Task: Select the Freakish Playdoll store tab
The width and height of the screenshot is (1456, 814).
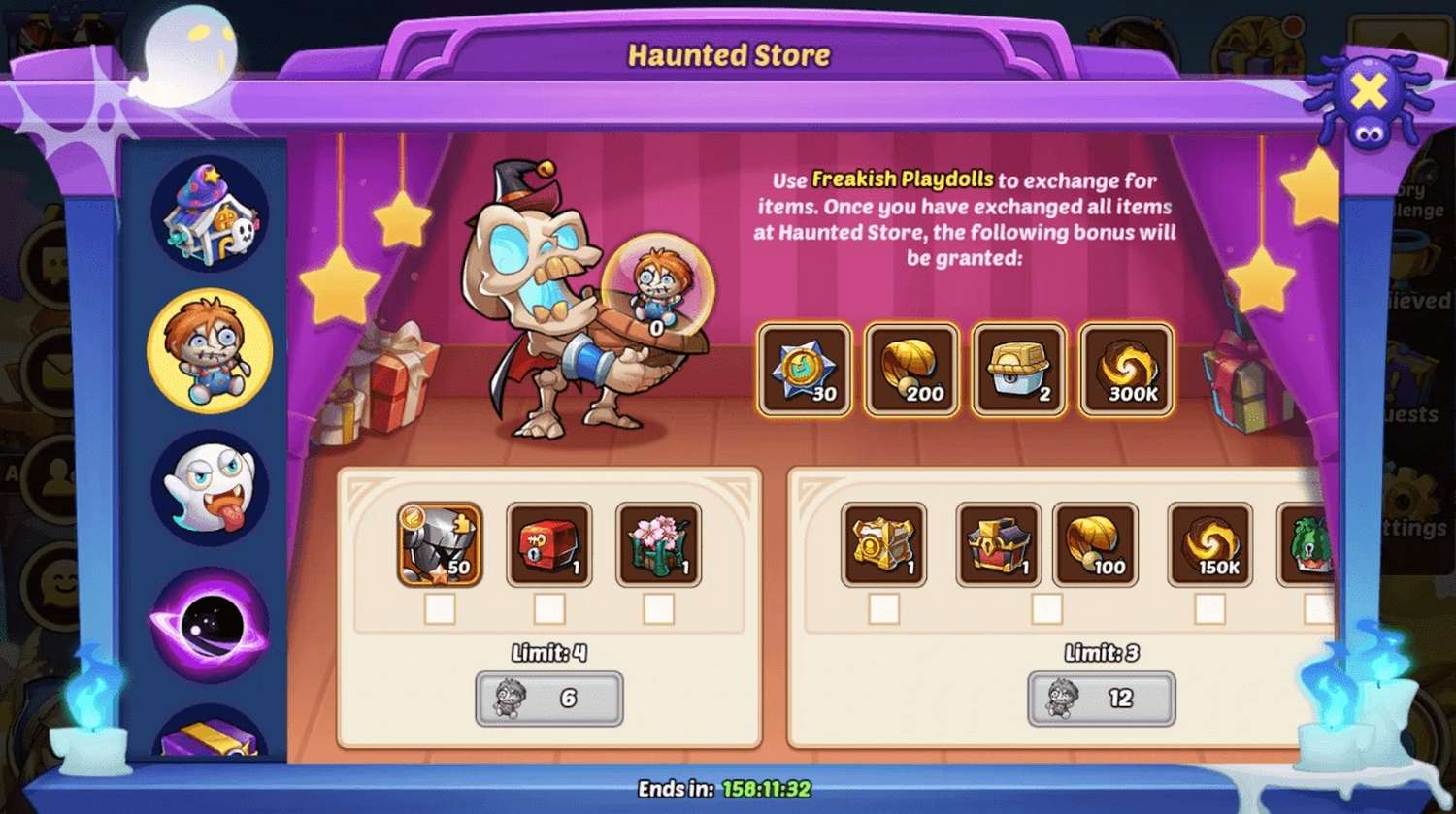Action: 210,350
